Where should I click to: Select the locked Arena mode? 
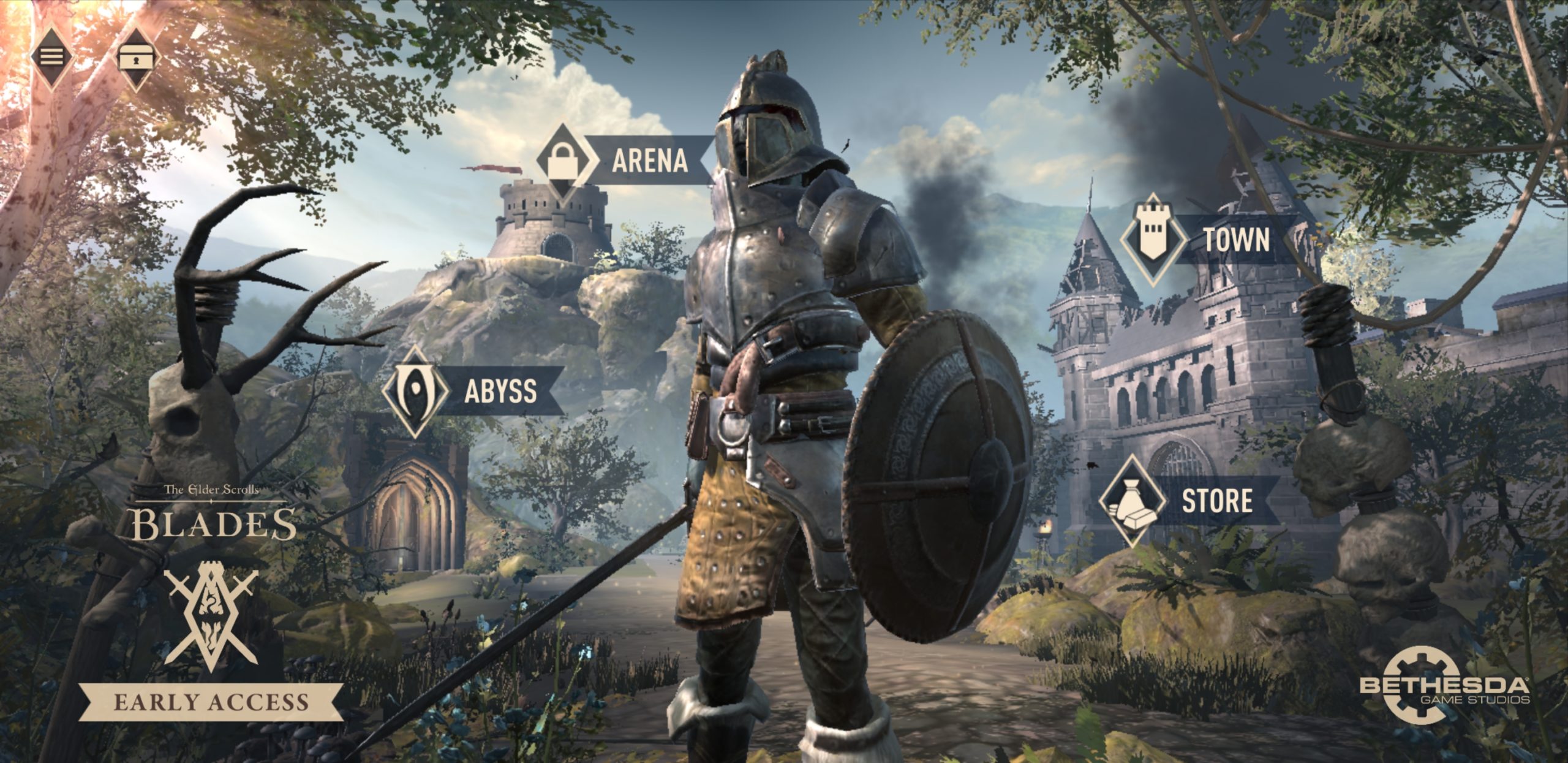625,161
